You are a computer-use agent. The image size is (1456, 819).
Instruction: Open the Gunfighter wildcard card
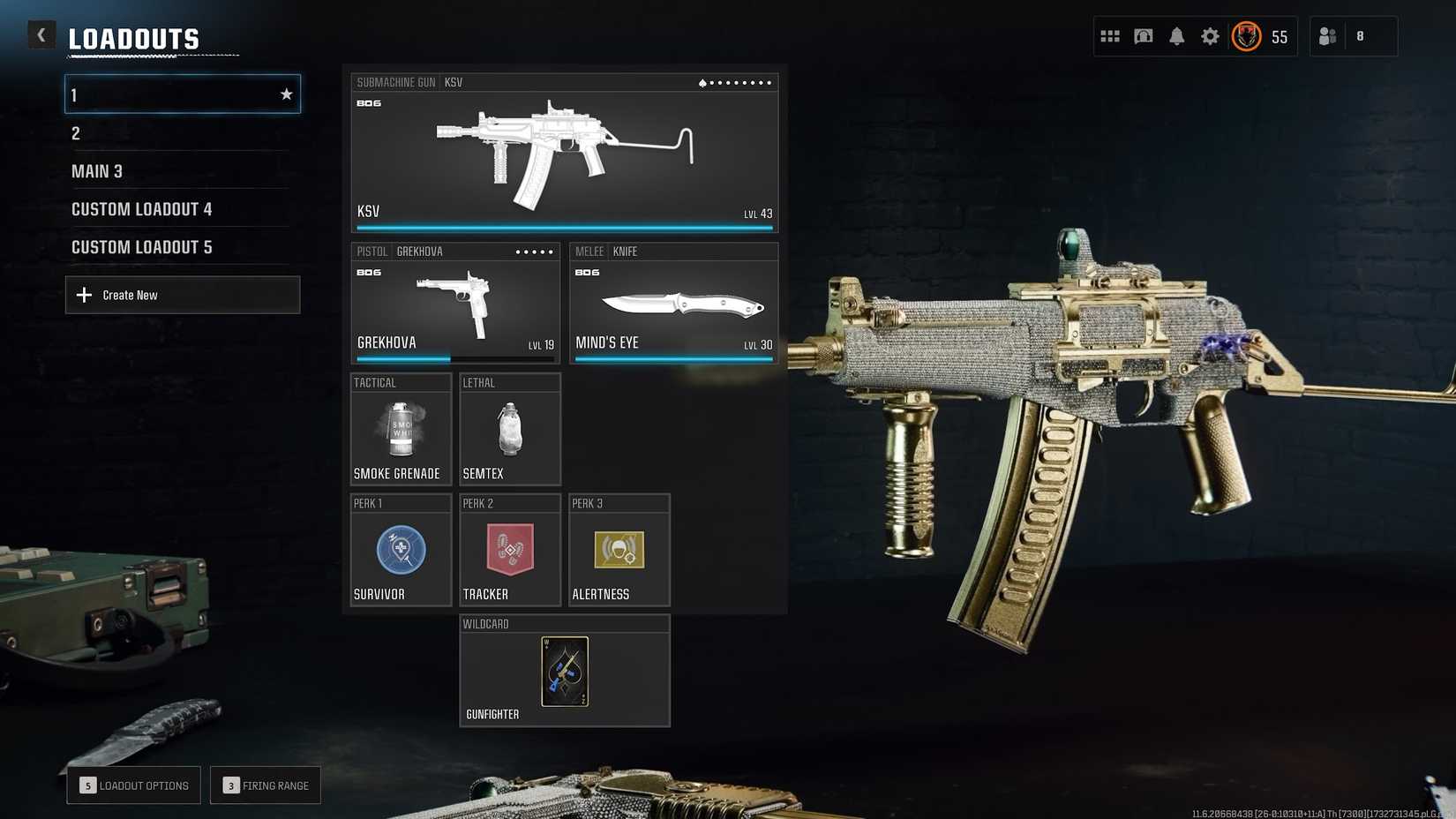[x=565, y=672]
